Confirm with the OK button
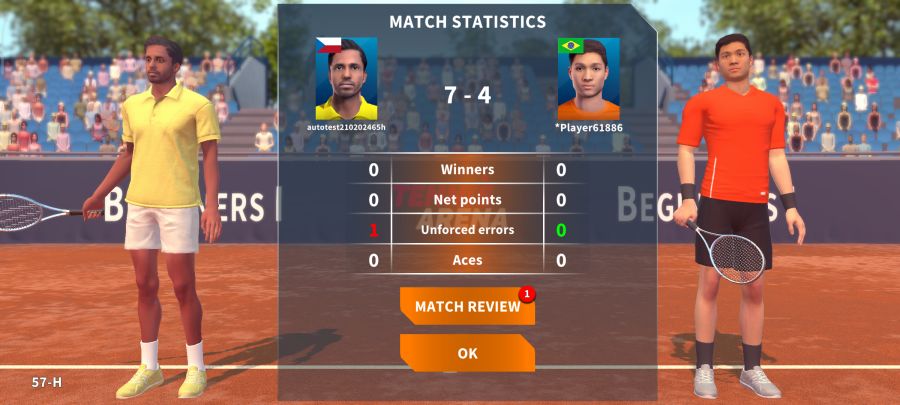This screenshot has height=405, width=900. coord(467,353)
